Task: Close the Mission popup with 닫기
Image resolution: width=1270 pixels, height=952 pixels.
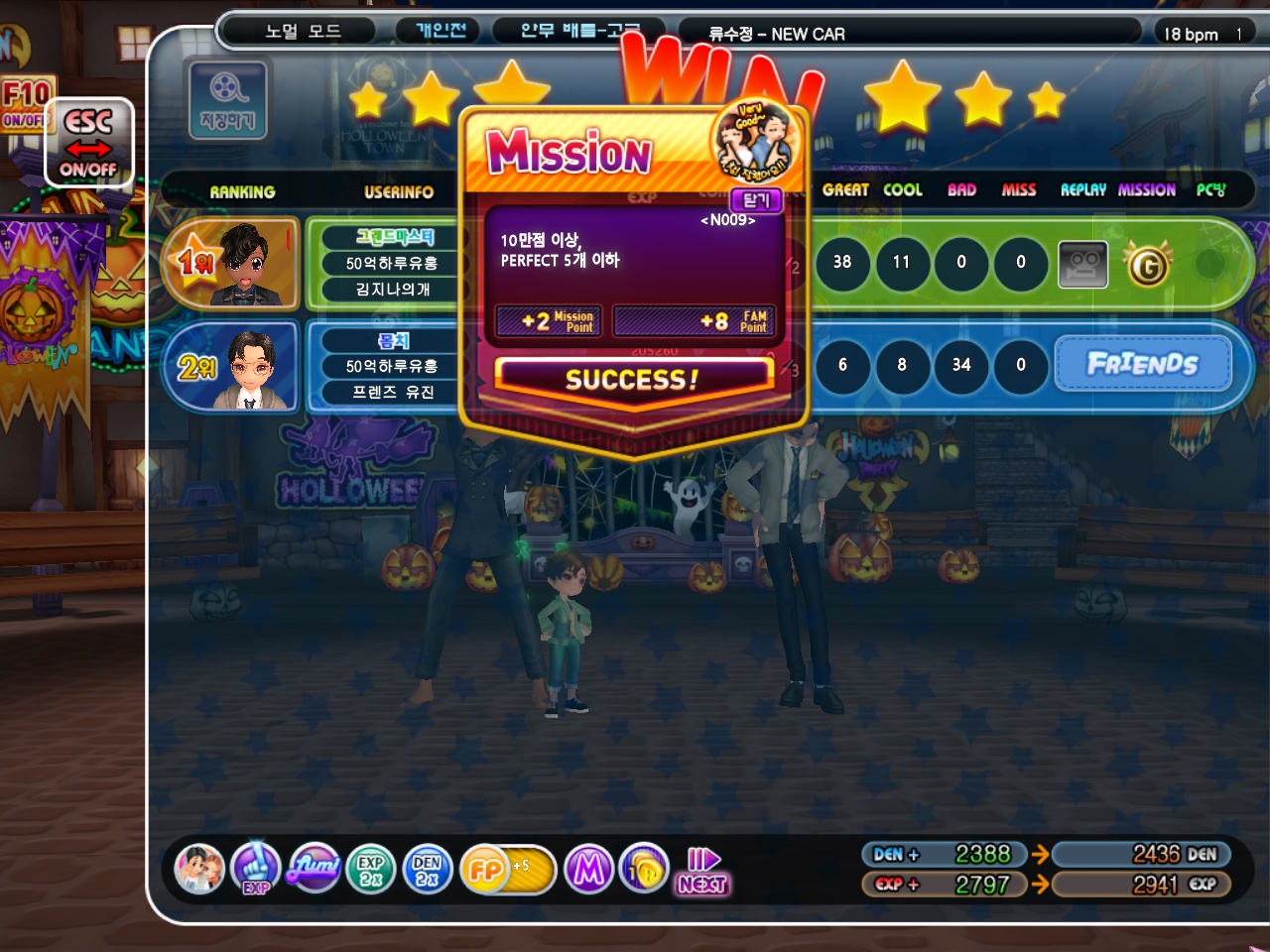Action: [x=756, y=200]
